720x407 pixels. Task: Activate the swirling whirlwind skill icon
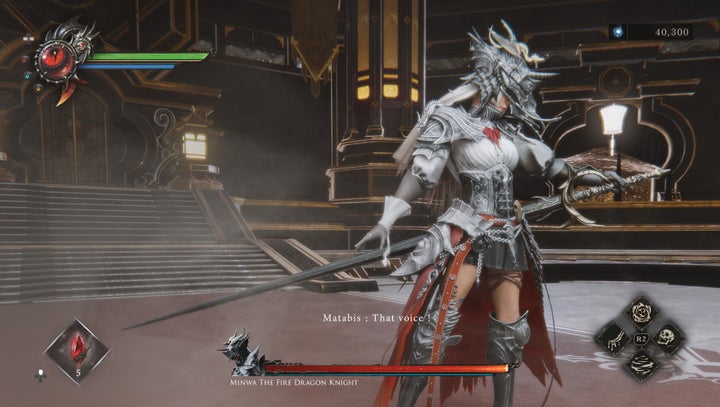tap(639, 365)
